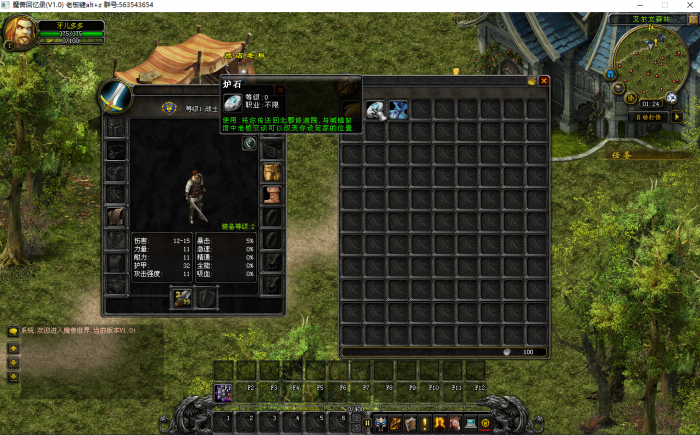
Task: Open the computer system menu icon
Action: pyautogui.click(x=469, y=423)
